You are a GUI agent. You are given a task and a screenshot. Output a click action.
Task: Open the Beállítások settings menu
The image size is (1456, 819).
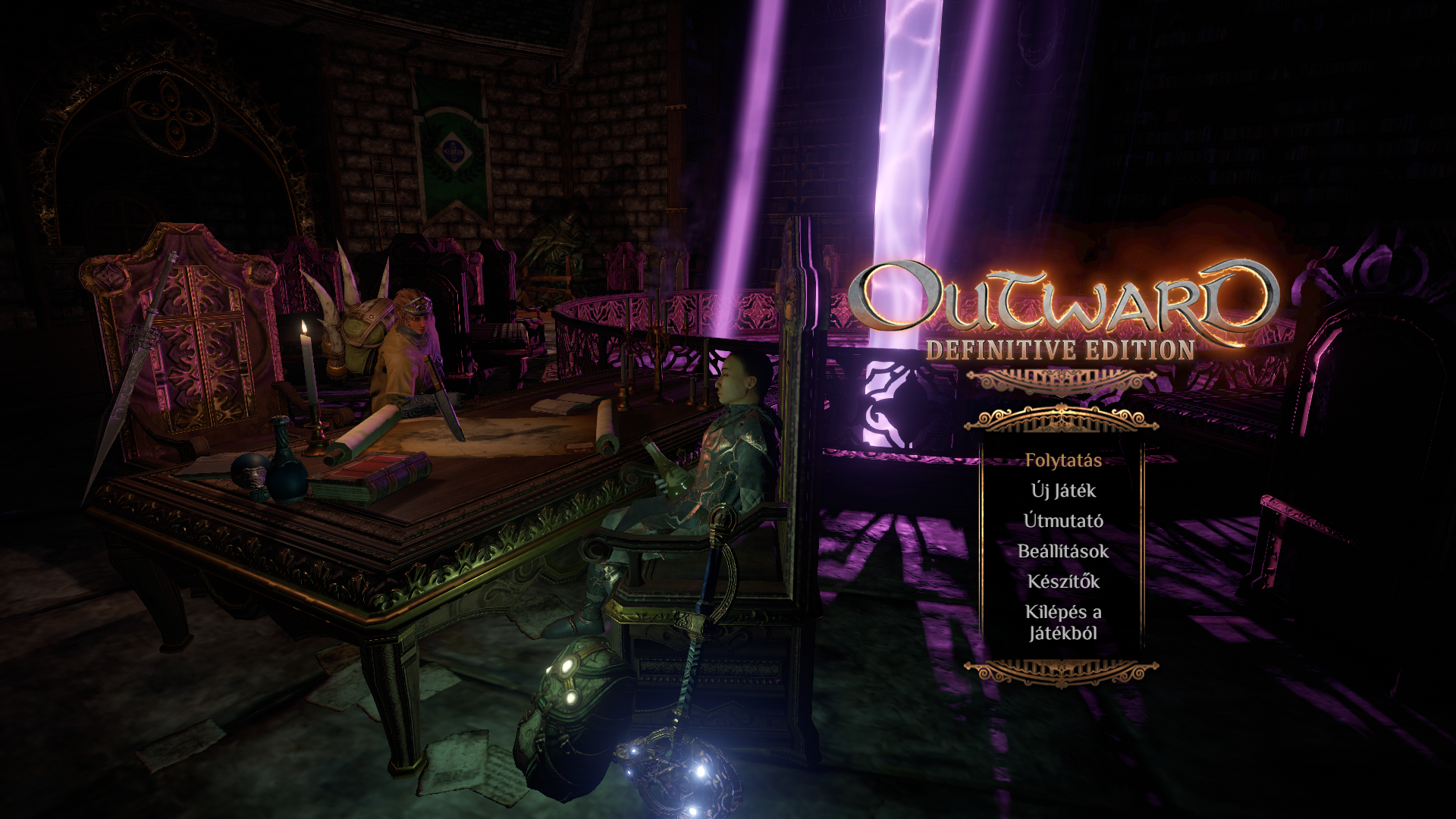click(1063, 551)
